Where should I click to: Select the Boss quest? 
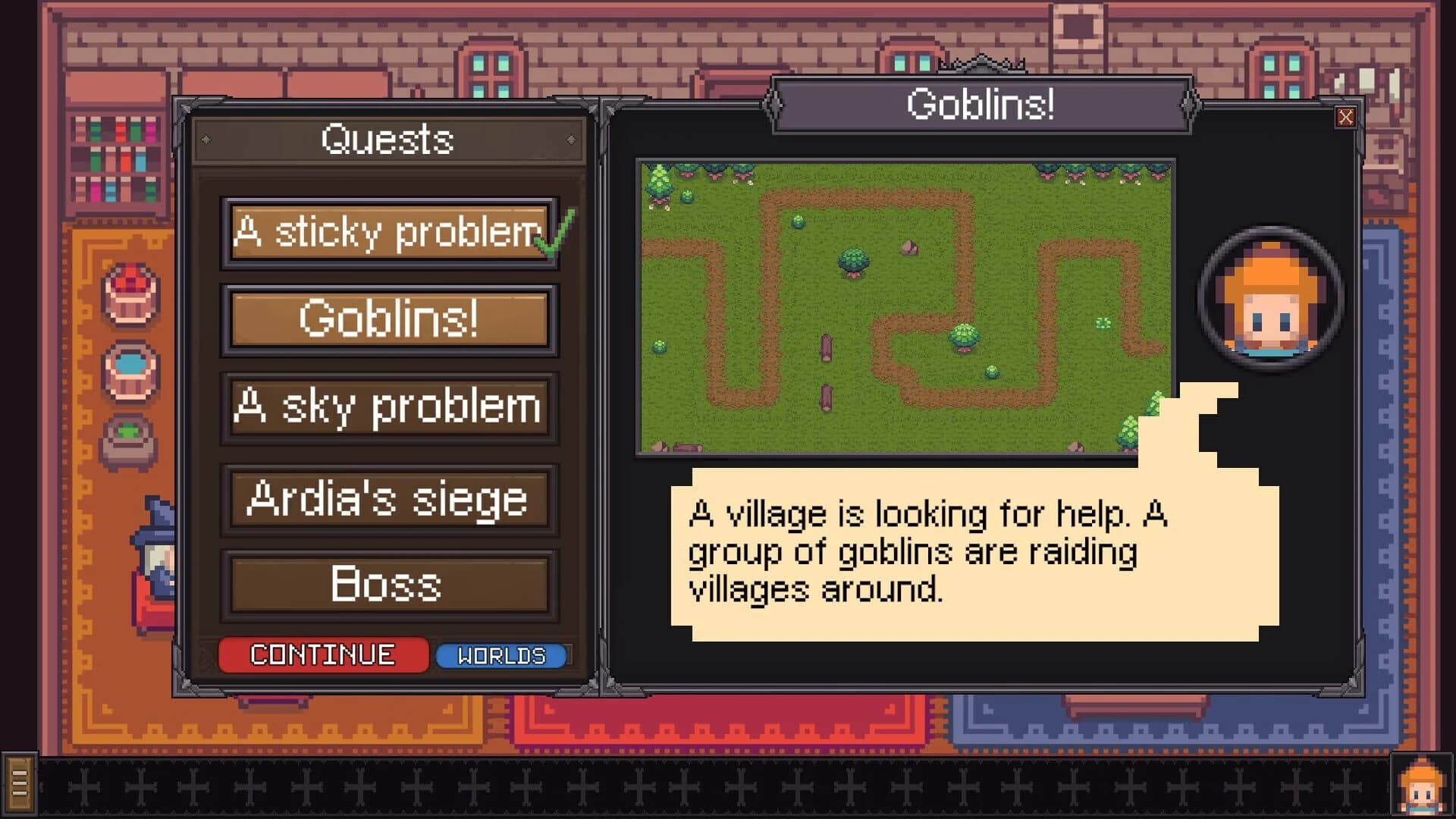click(388, 584)
